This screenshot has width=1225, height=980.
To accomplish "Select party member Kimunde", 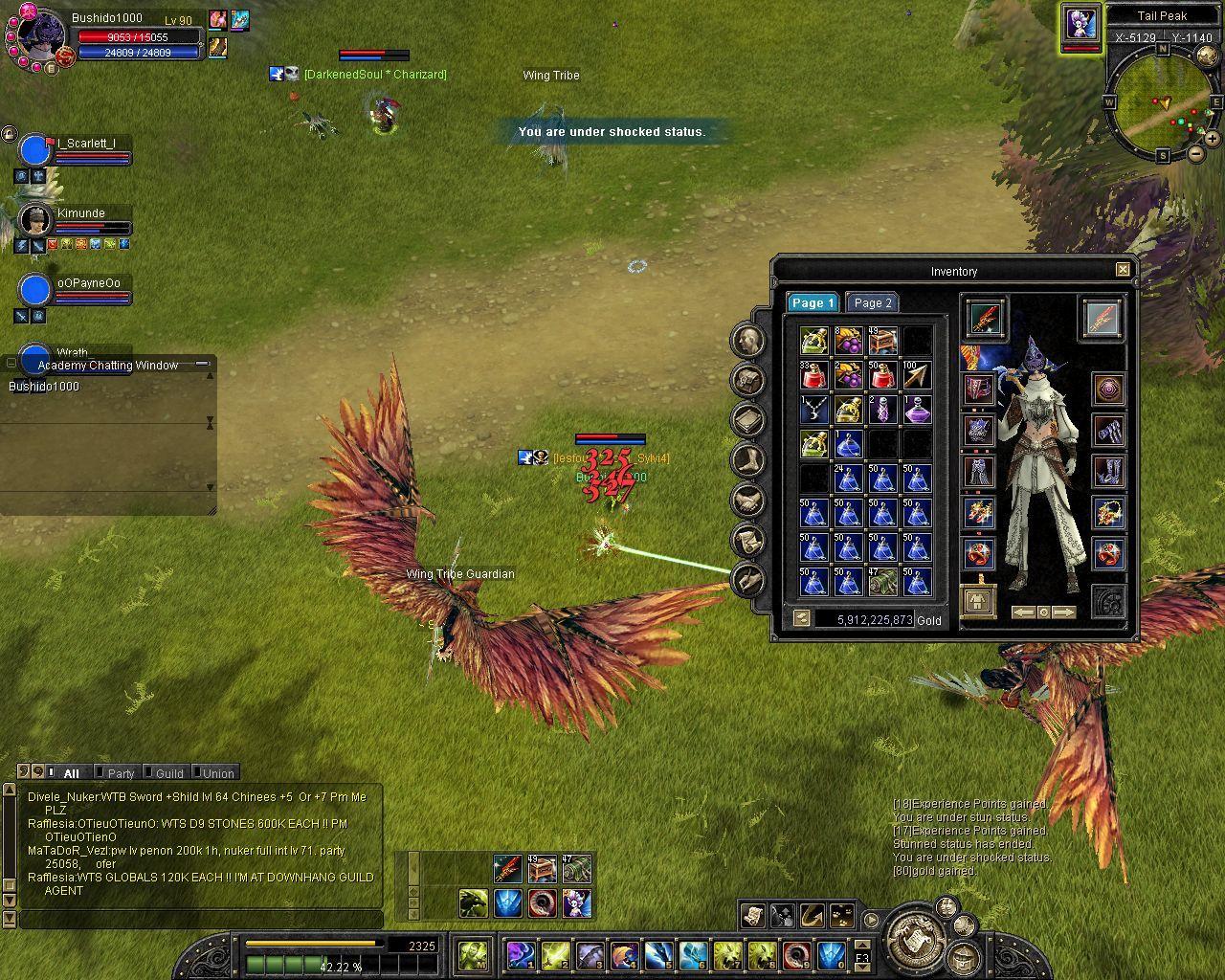I will pos(80,213).
